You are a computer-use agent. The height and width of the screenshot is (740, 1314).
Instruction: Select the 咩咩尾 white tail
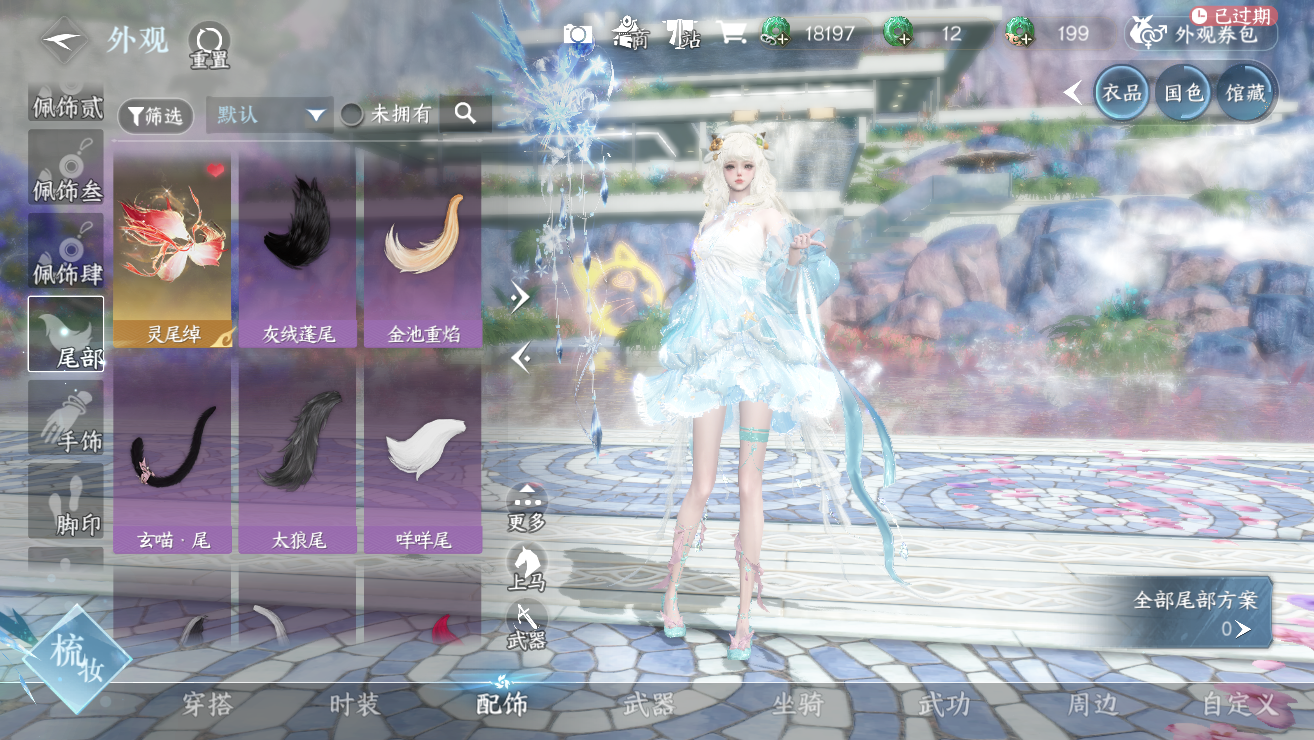(x=423, y=457)
